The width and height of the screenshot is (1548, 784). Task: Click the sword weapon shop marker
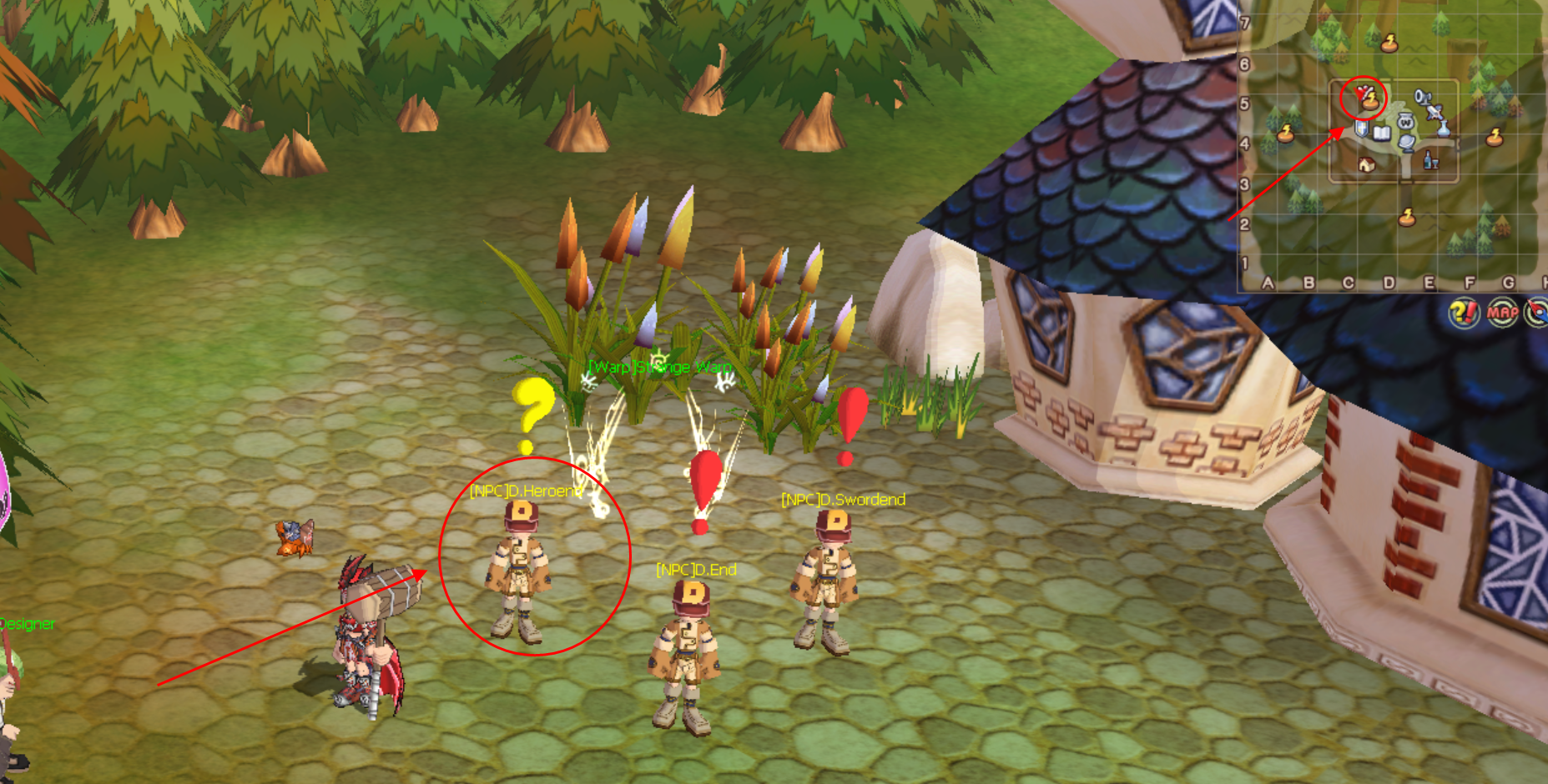pos(1435,111)
